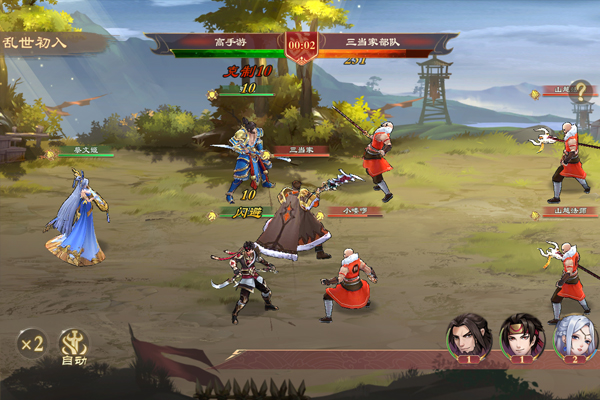The image size is (600, 400).
Task: Enable auto battle (自动) mode
Action: point(74,344)
